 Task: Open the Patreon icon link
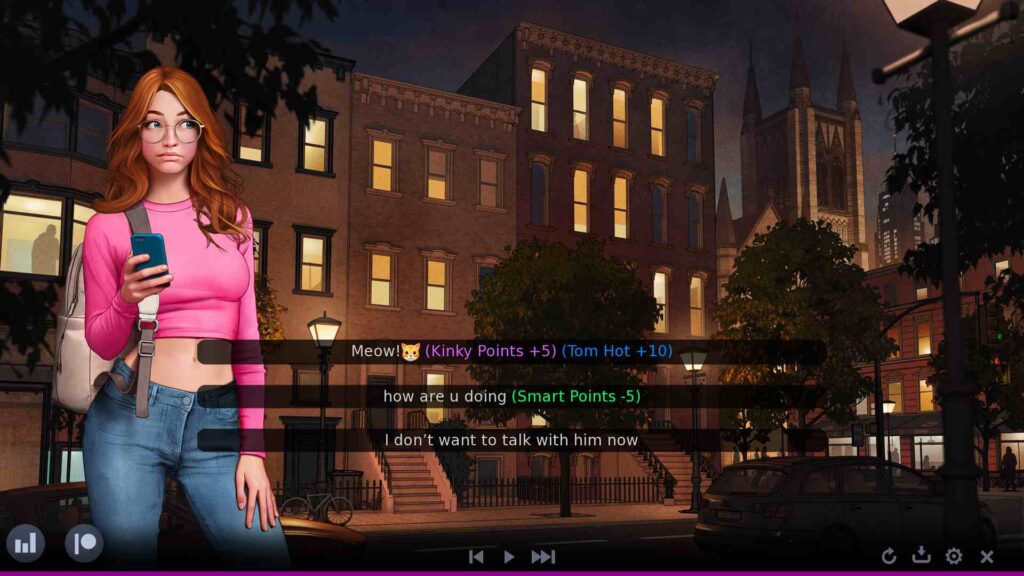(84, 544)
